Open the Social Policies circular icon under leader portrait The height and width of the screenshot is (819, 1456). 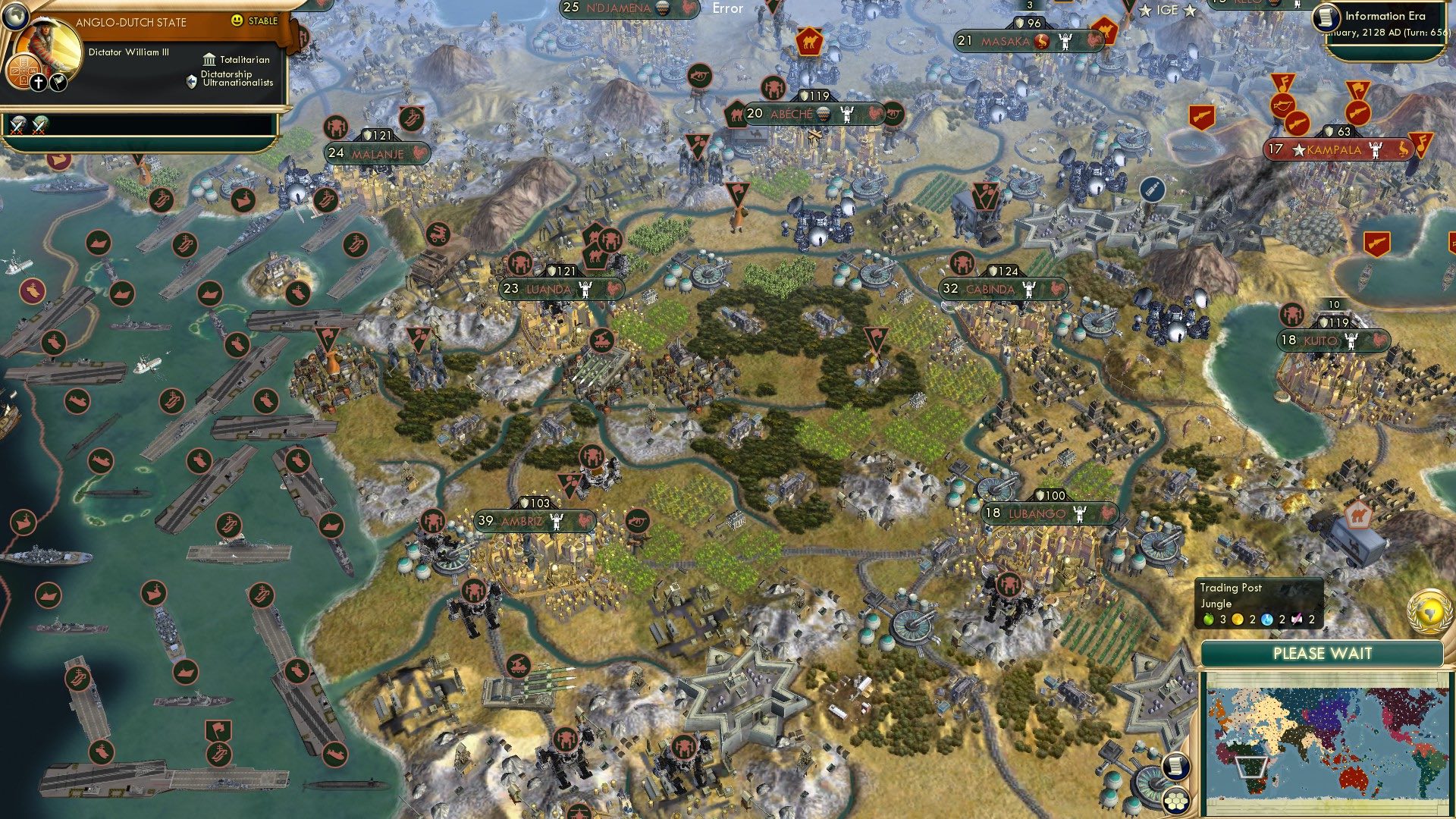point(23,73)
